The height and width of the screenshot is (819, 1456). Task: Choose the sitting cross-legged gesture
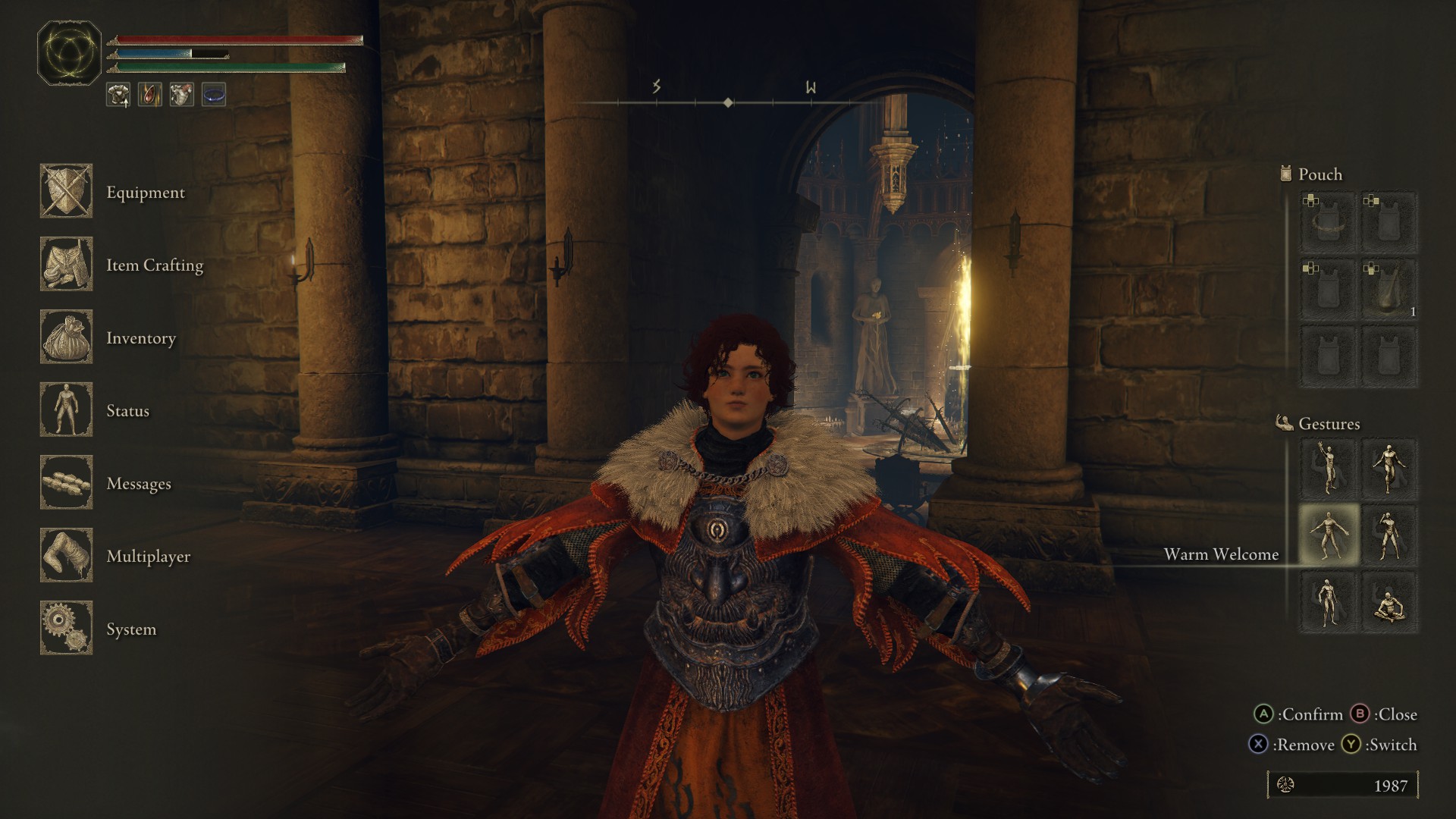pyautogui.click(x=1389, y=602)
